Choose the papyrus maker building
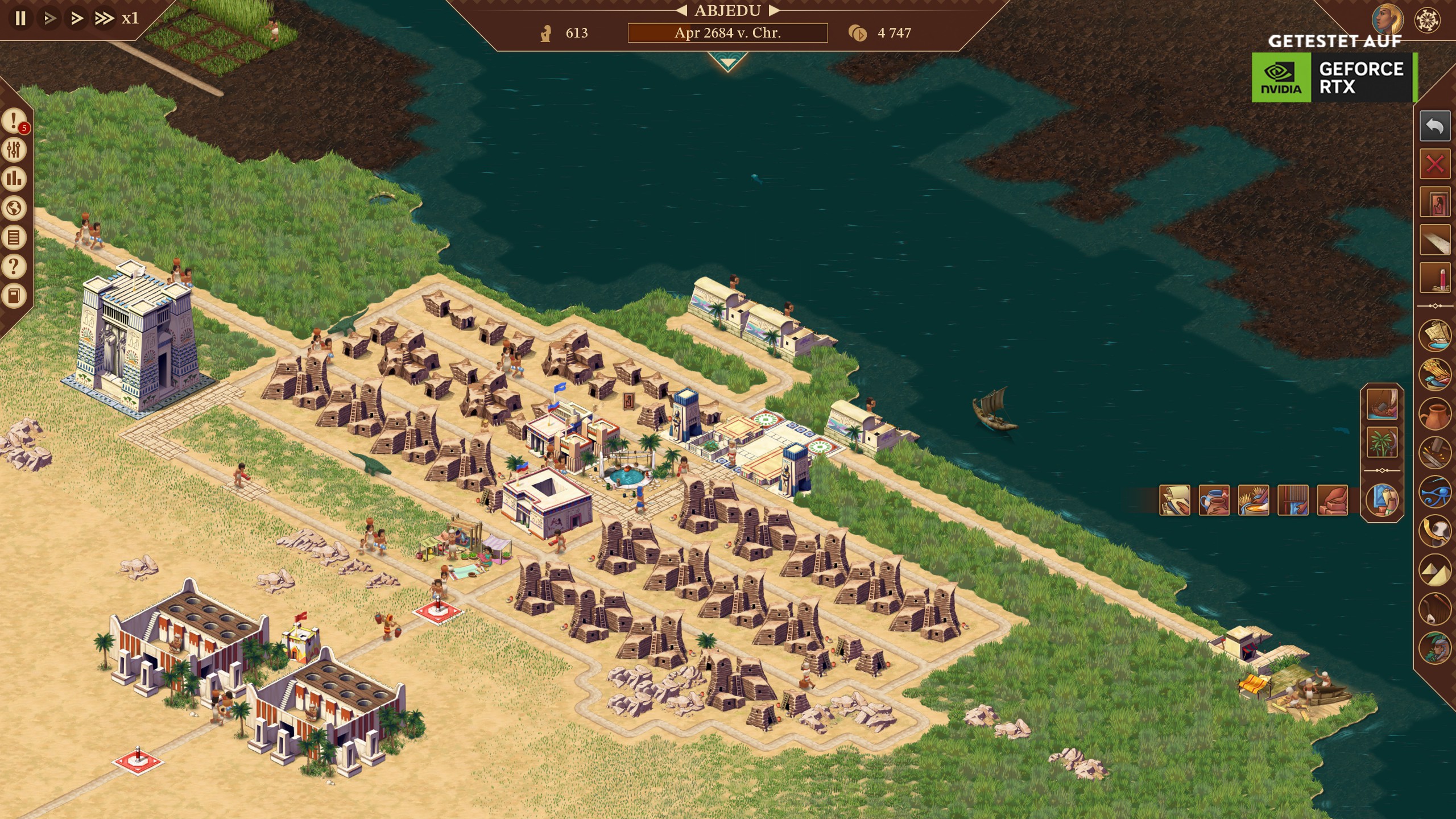This screenshot has height=819, width=1456. pyautogui.click(x=1174, y=500)
